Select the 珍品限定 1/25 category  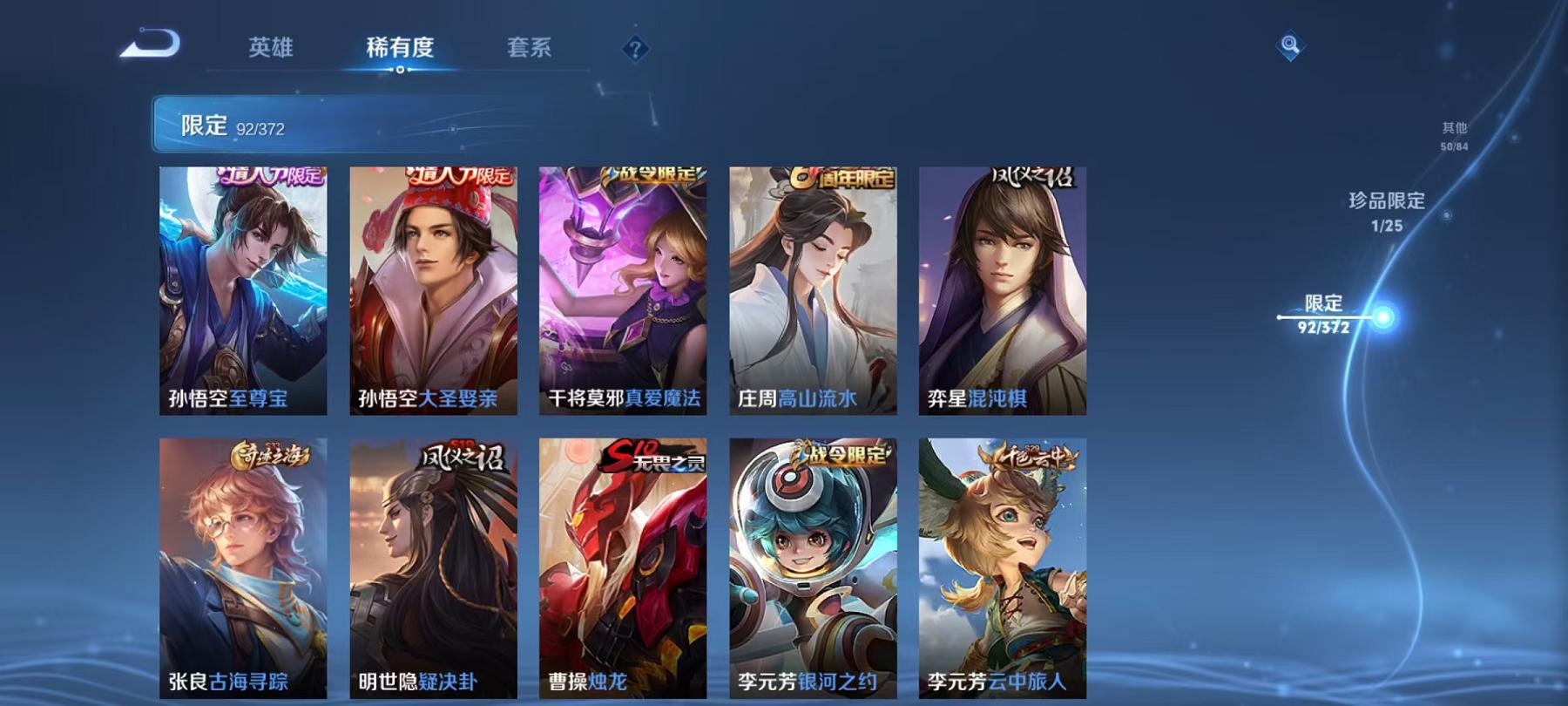[x=1385, y=214]
